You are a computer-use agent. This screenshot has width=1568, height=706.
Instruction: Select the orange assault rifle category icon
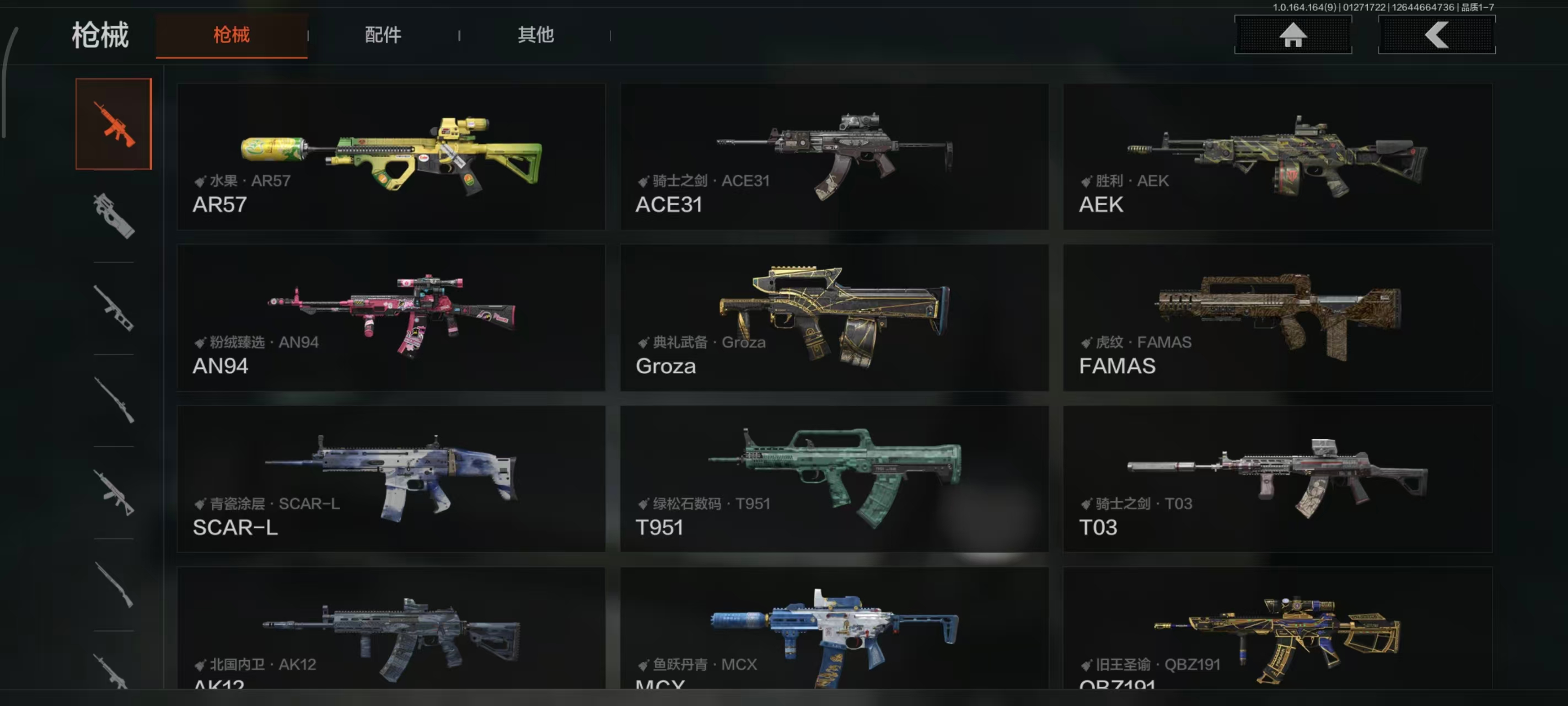pyautogui.click(x=114, y=124)
